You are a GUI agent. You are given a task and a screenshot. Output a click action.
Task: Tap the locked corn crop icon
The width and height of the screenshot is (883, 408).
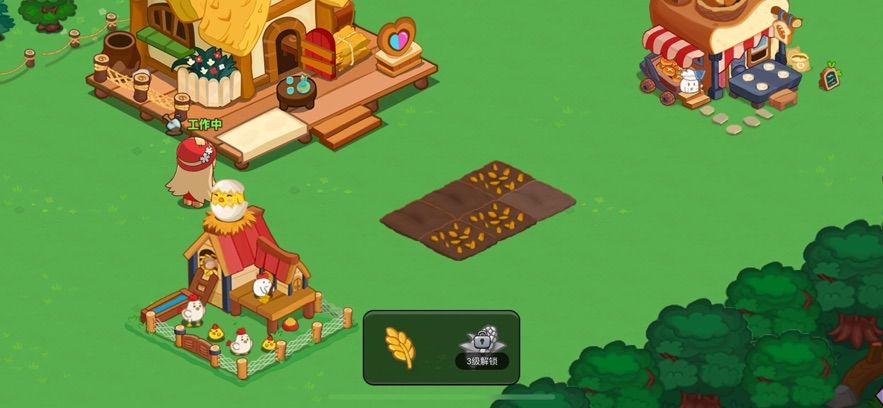pyautogui.click(x=482, y=342)
